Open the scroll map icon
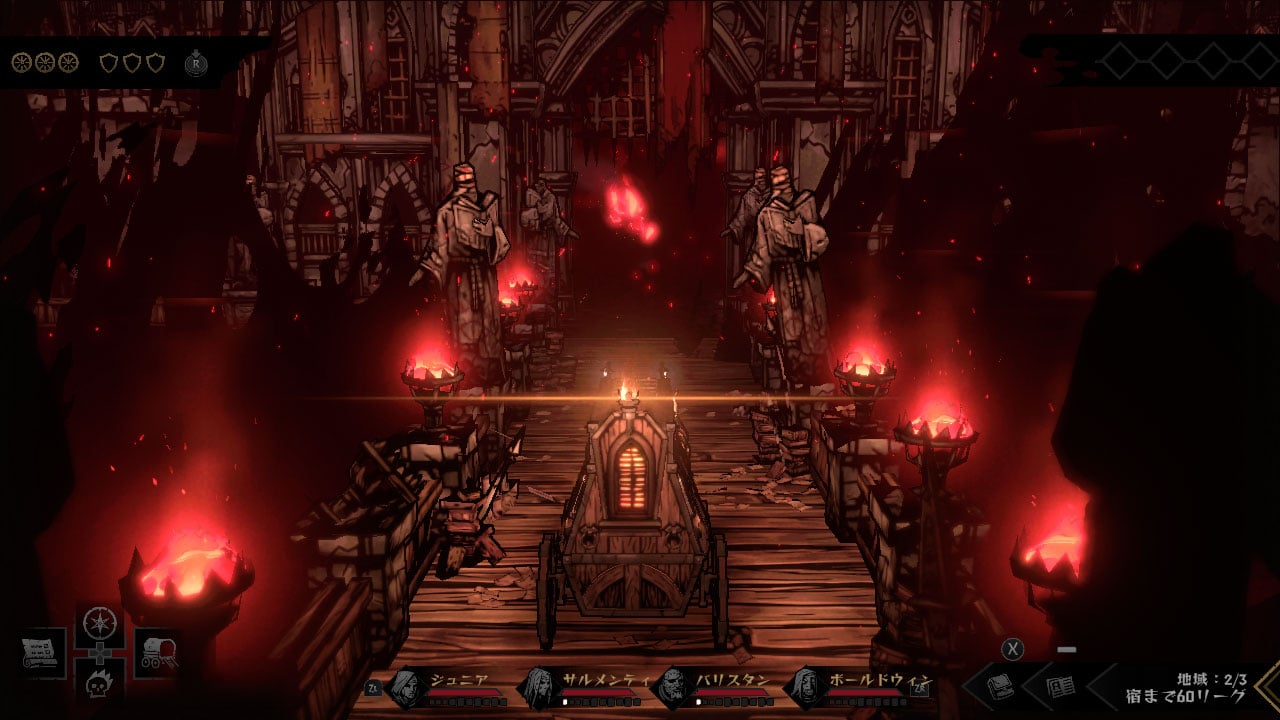Image resolution: width=1280 pixels, height=720 pixels. 42,653
